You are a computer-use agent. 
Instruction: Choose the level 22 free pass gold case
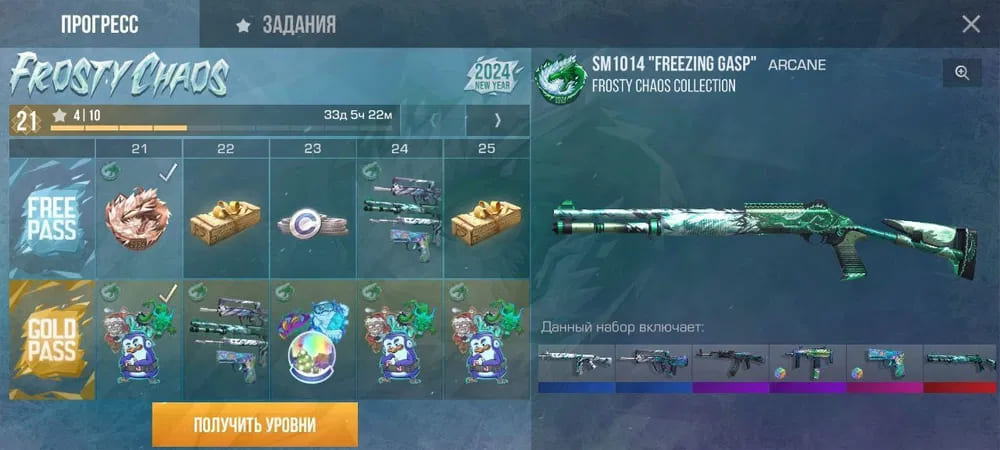click(226, 219)
